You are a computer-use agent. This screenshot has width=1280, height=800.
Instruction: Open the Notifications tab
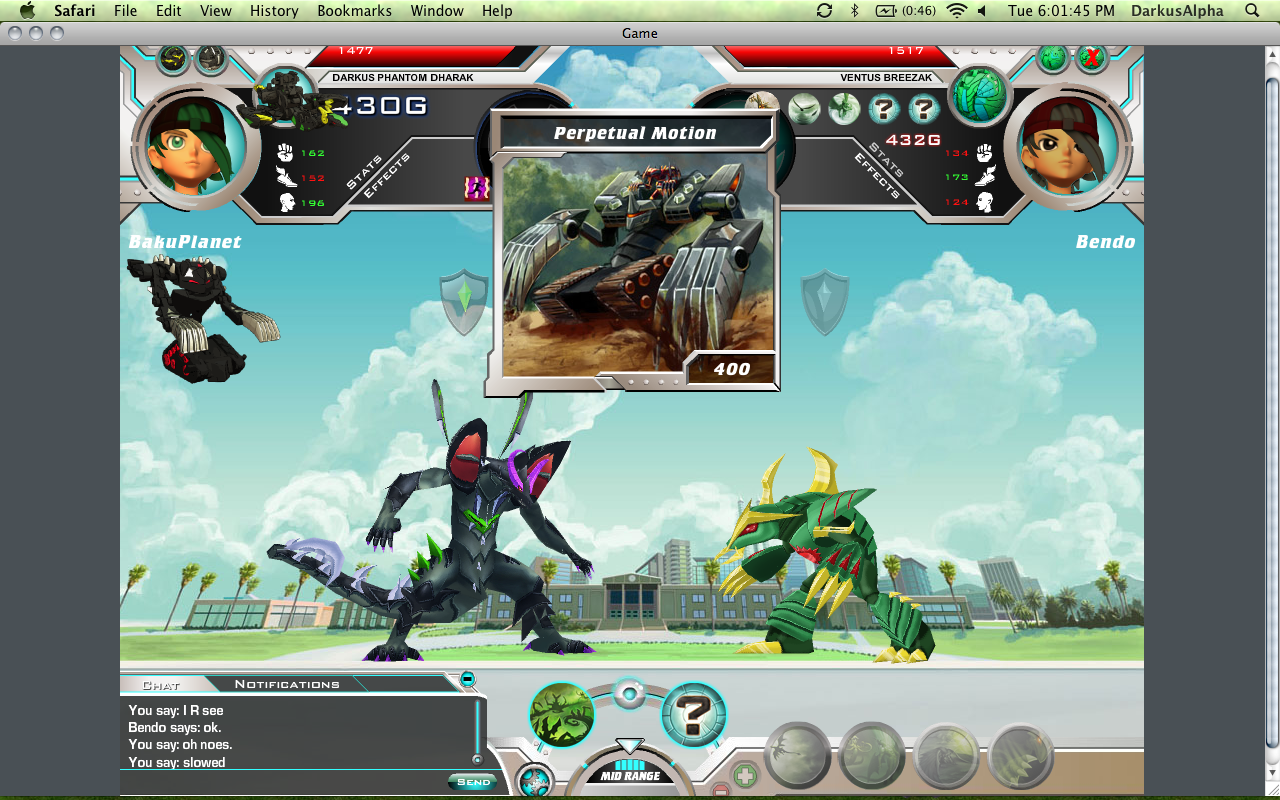point(287,684)
